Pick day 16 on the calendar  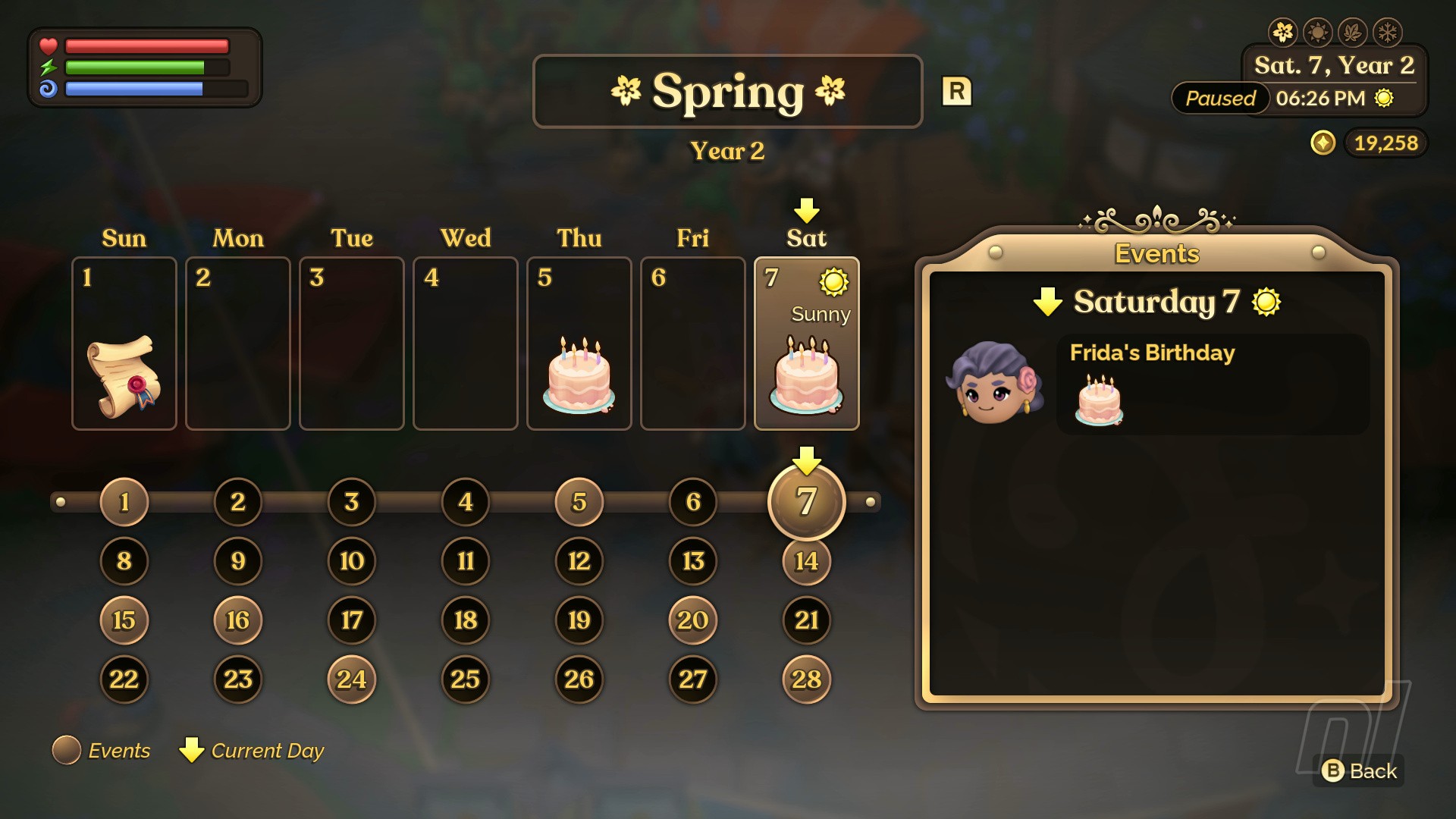237,620
